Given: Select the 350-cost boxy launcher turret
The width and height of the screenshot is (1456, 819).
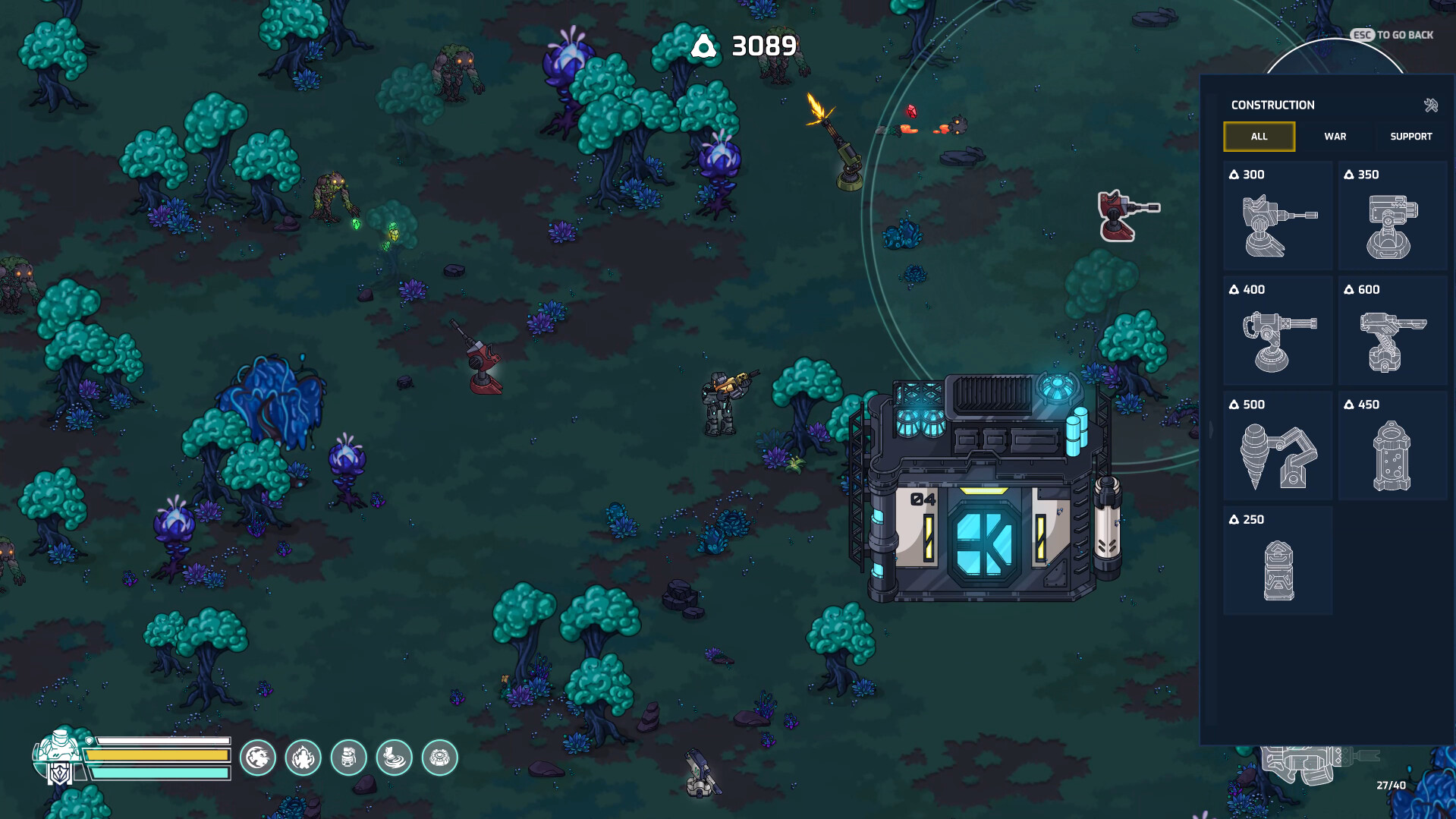Looking at the screenshot, I should tap(1392, 216).
